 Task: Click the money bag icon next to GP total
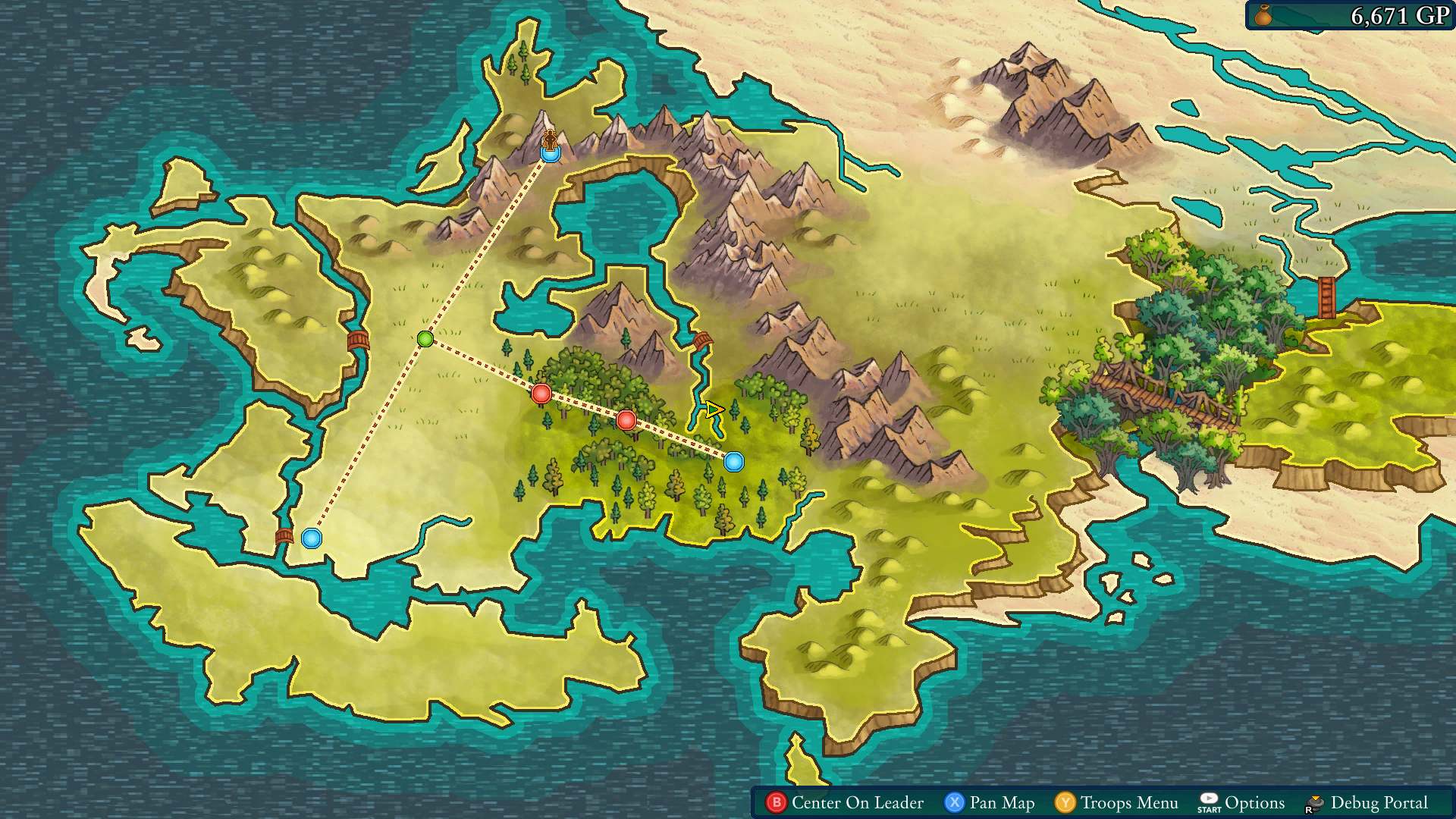(1262, 16)
